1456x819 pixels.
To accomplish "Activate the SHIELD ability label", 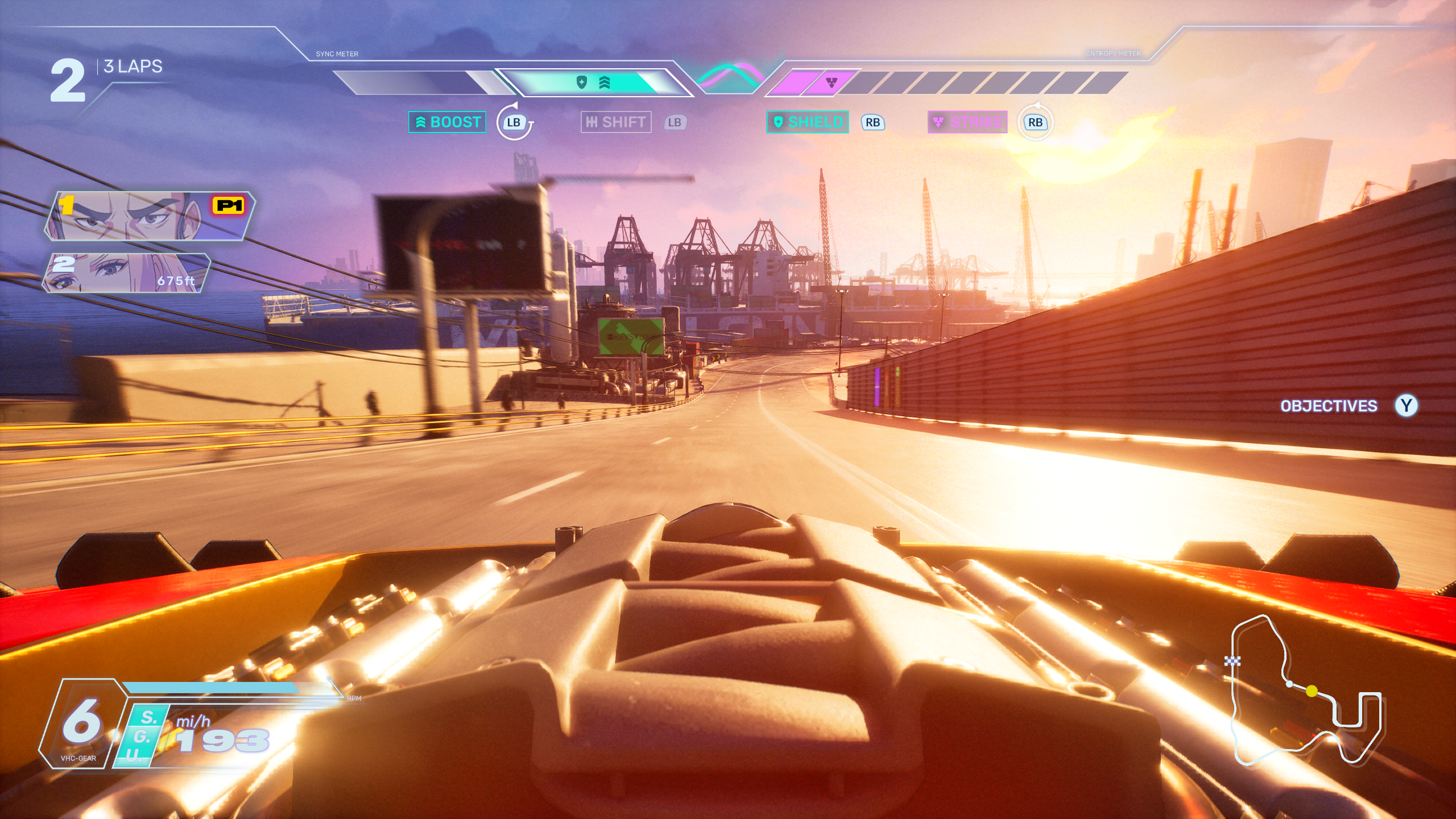I will pos(808,122).
